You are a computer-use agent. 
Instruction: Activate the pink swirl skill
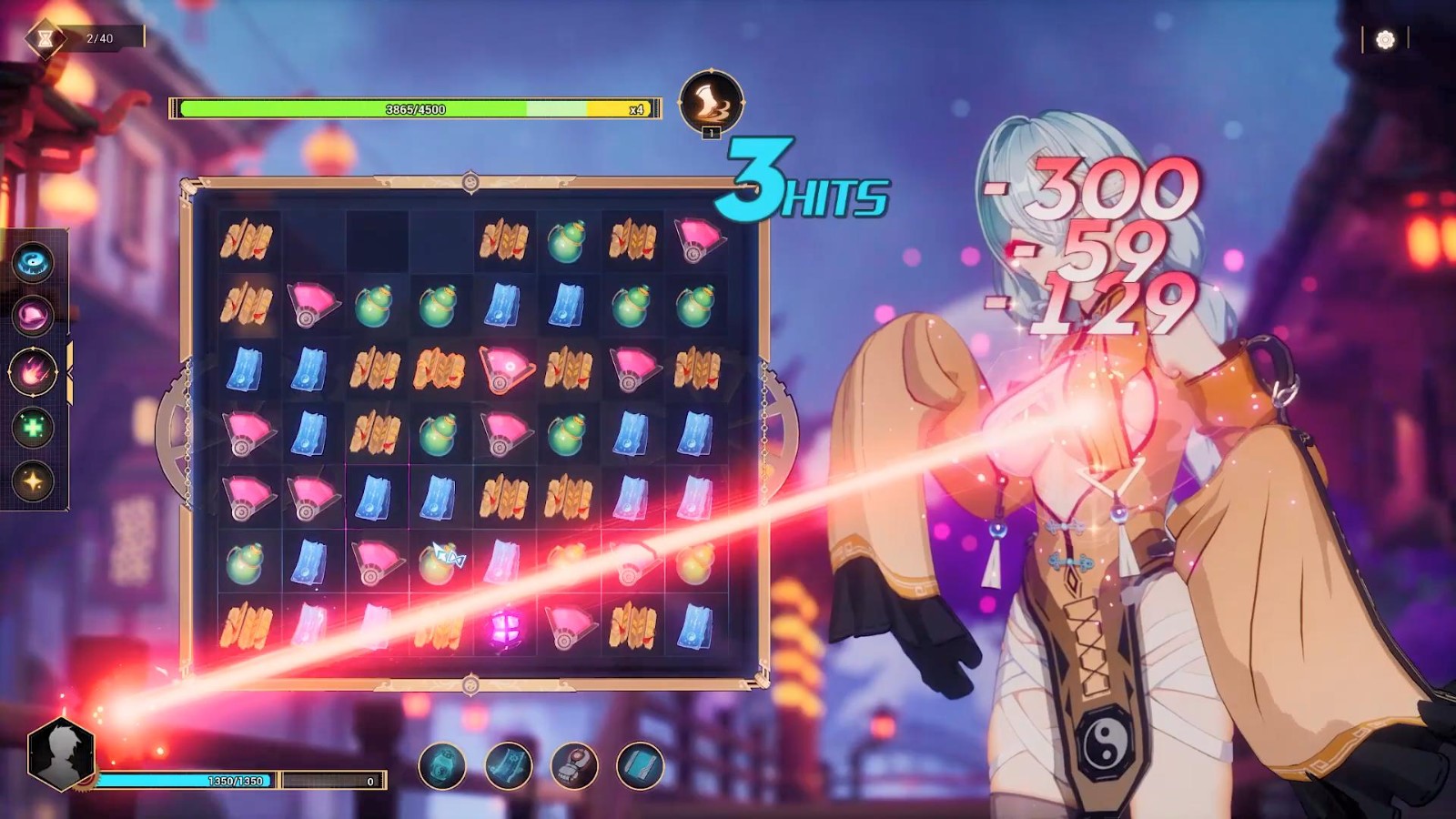click(x=34, y=316)
